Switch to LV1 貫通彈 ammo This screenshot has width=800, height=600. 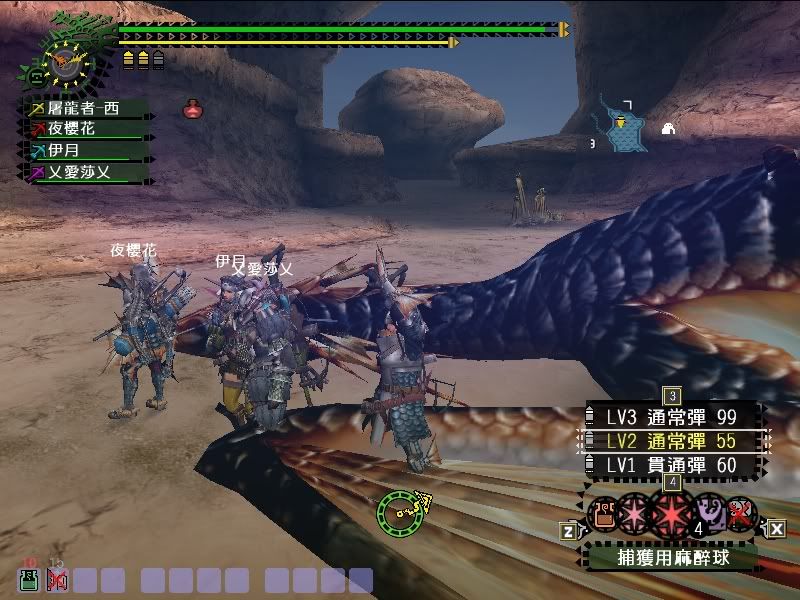click(x=670, y=465)
